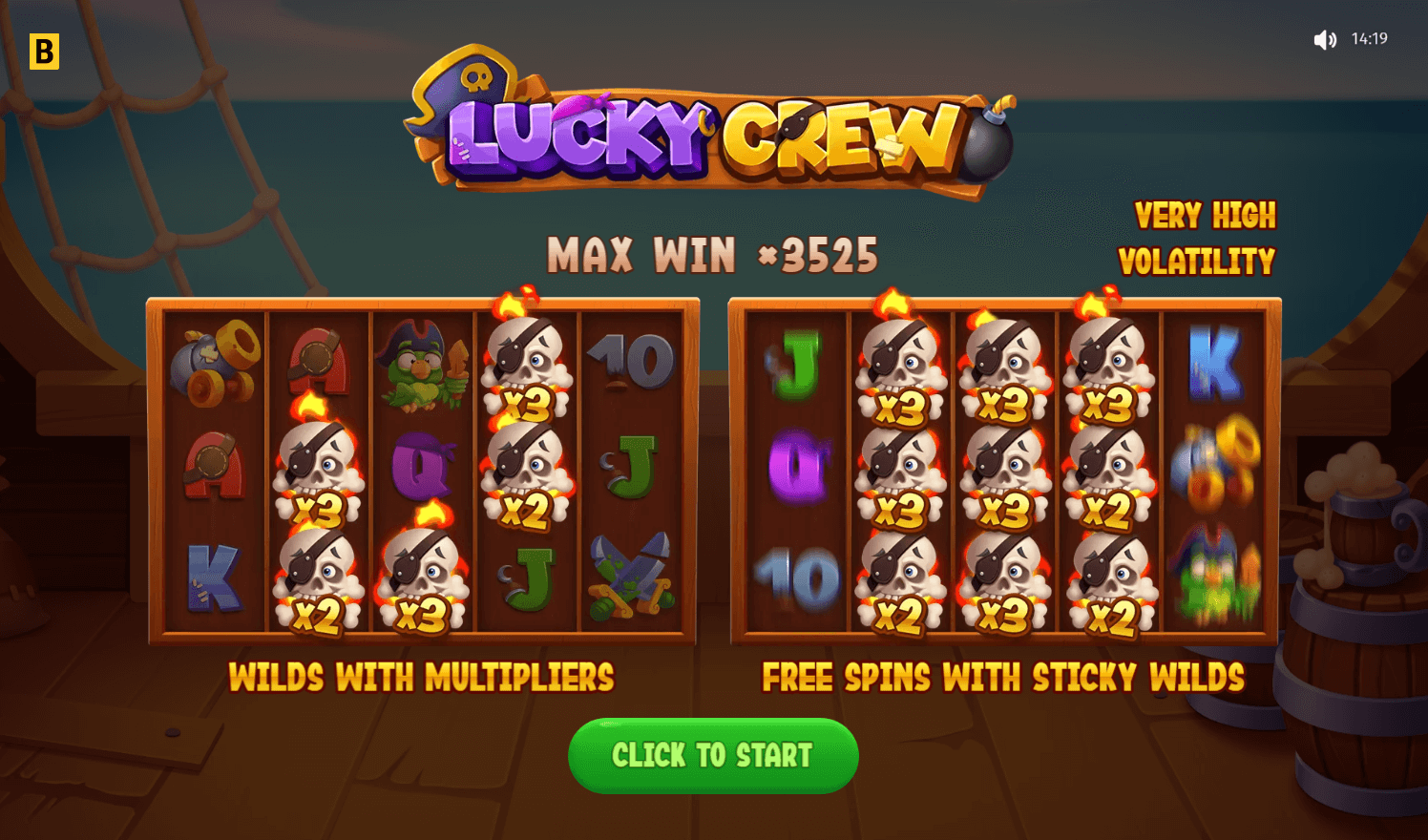Click the crossed swords symbol on the left grid
This screenshot has height=840, width=1428.
[632, 577]
